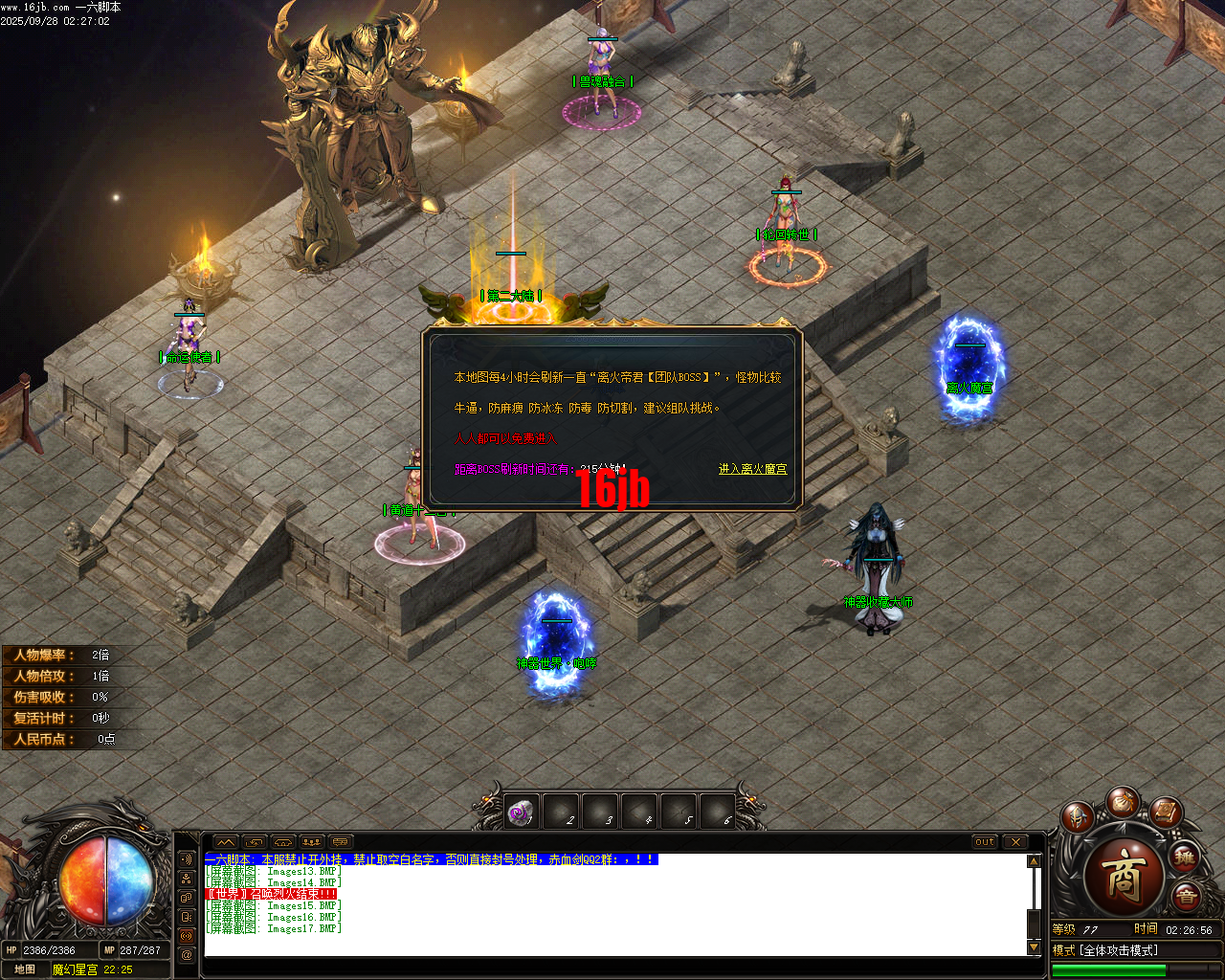Click the @ chat channel icon
Image resolution: width=1225 pixels, height=980 pixels.
[x=187, y=954]
